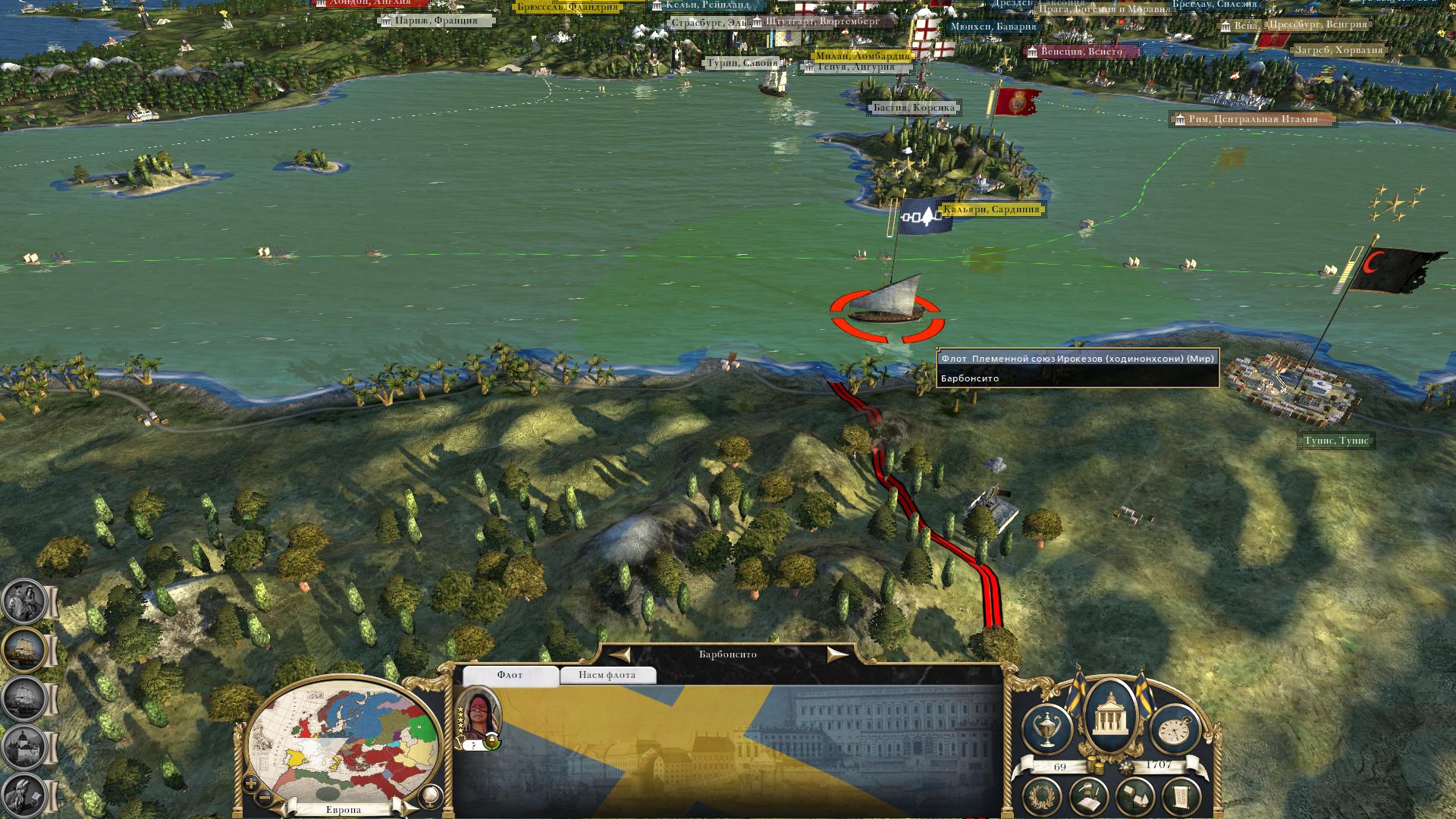The image size is (1456, 819).
Task: Open the government building panel
Action: (1111, 715)
